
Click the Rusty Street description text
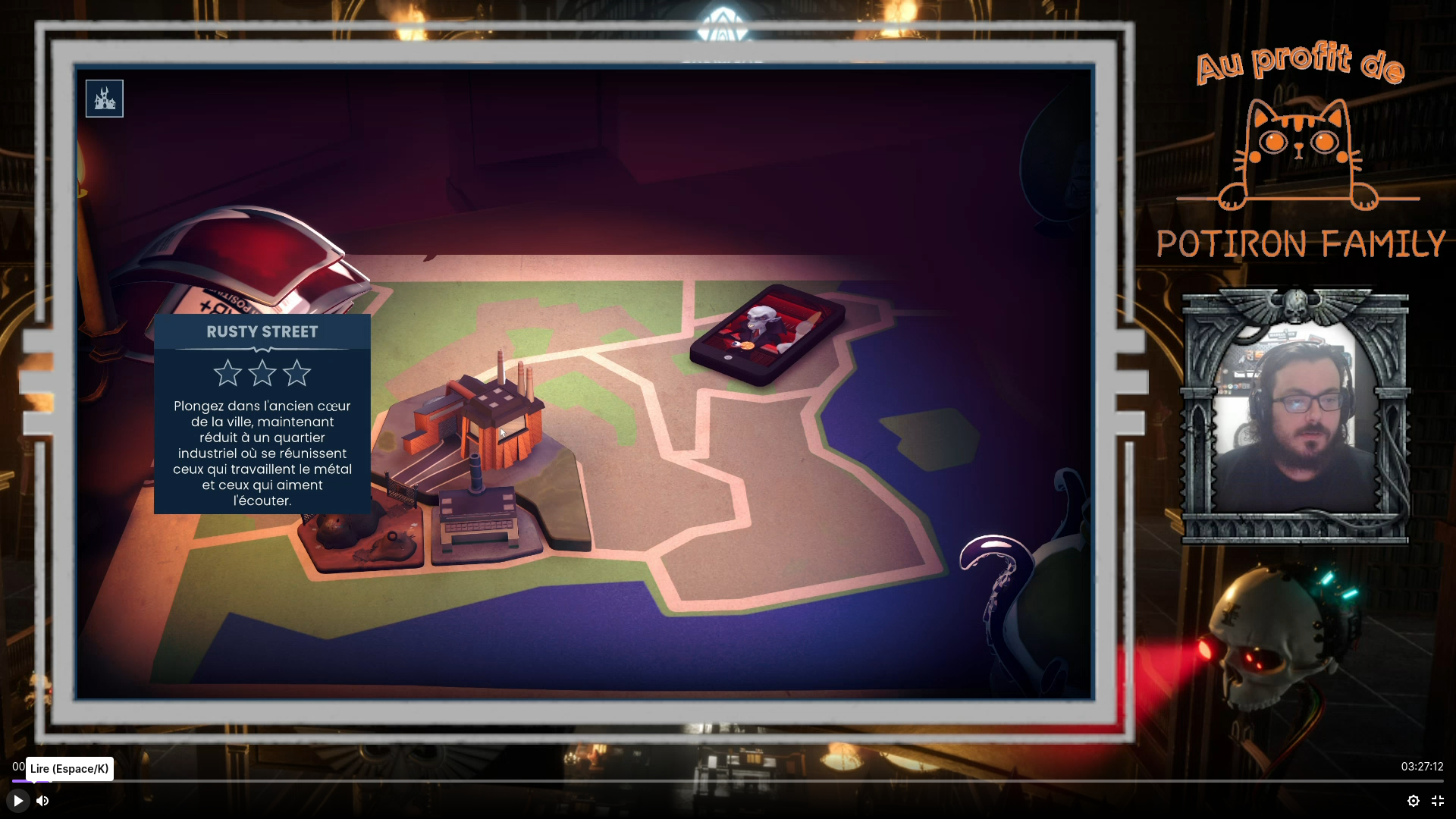tap(262, 453)
